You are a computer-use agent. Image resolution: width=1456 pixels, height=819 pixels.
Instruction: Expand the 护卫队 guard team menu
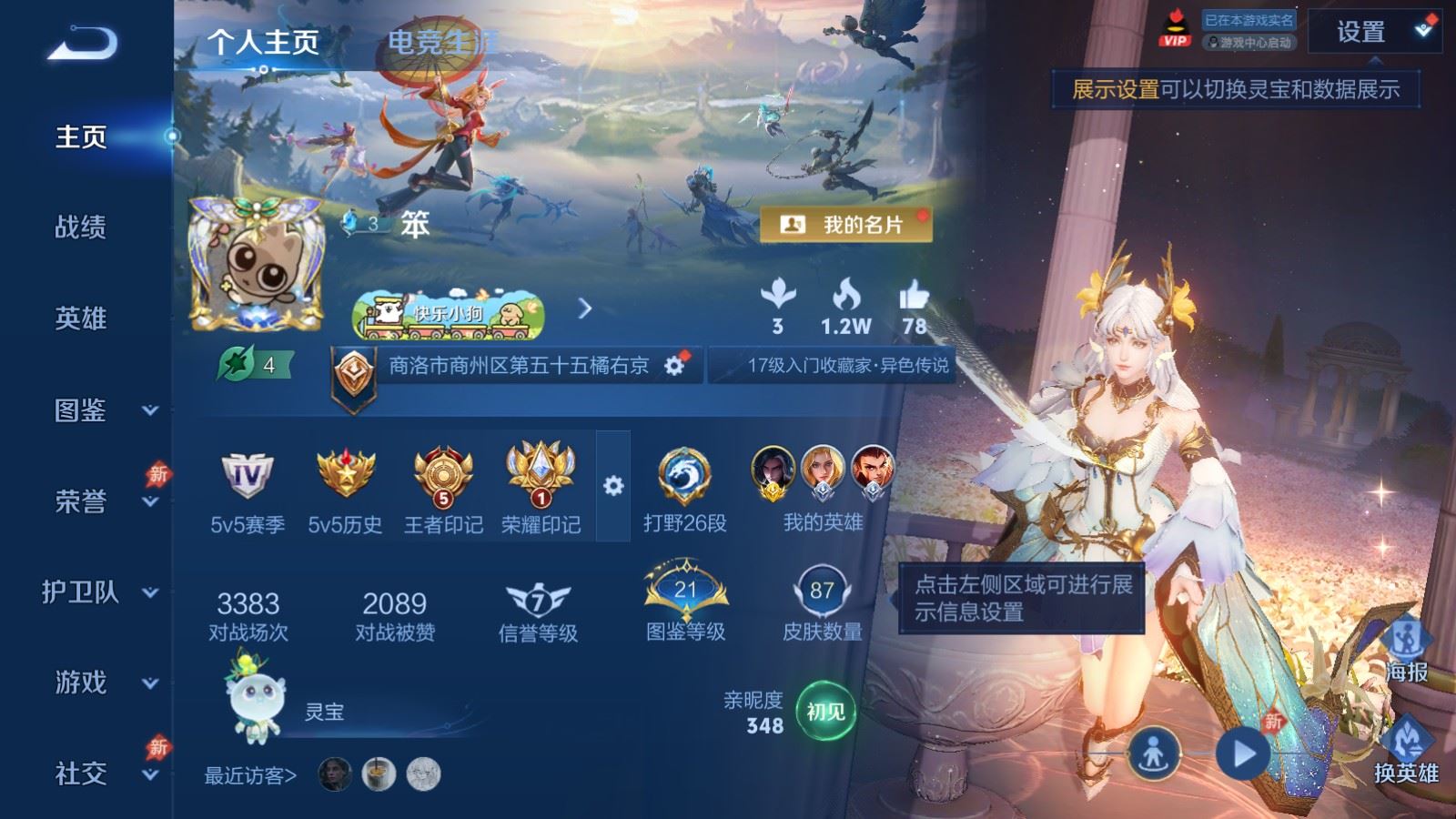click(98, 592)
